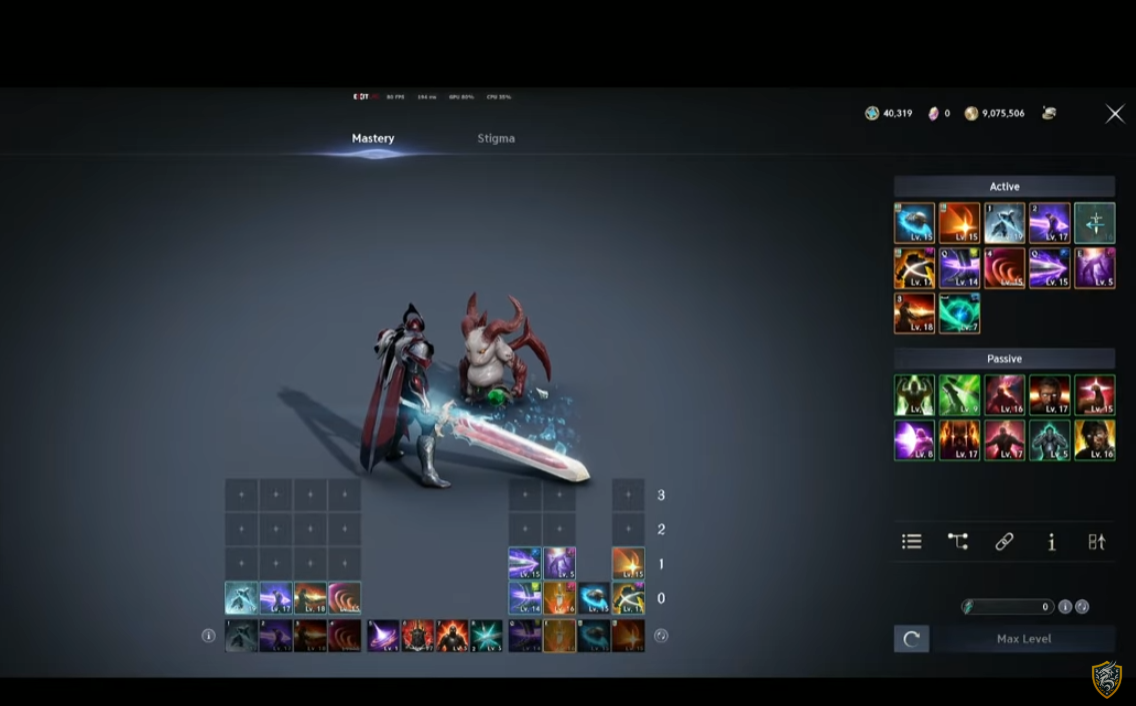Select the Mastery tab
1136x706 pixels.
point(373,138)
